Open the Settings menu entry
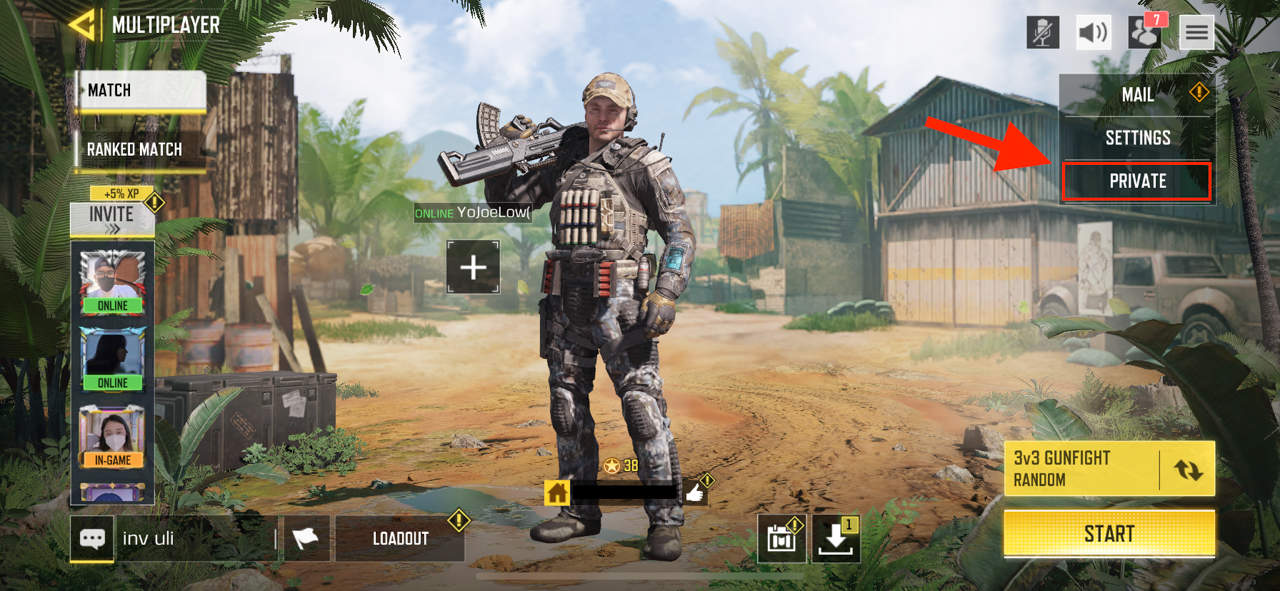Image resolution: width=1280 pixels, height=591 pixels. click(x=1137, y=138)
